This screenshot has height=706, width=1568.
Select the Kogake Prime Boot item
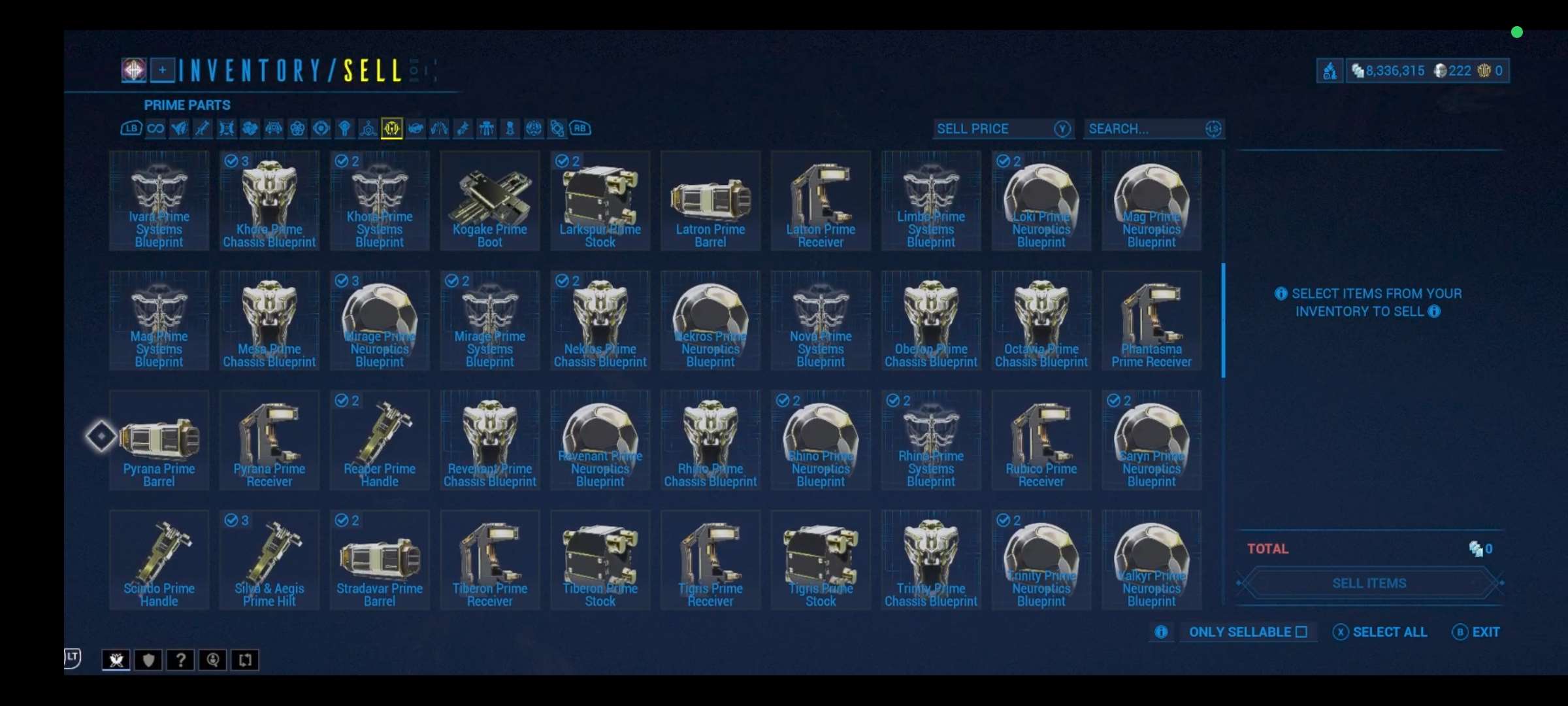point(489,201)
